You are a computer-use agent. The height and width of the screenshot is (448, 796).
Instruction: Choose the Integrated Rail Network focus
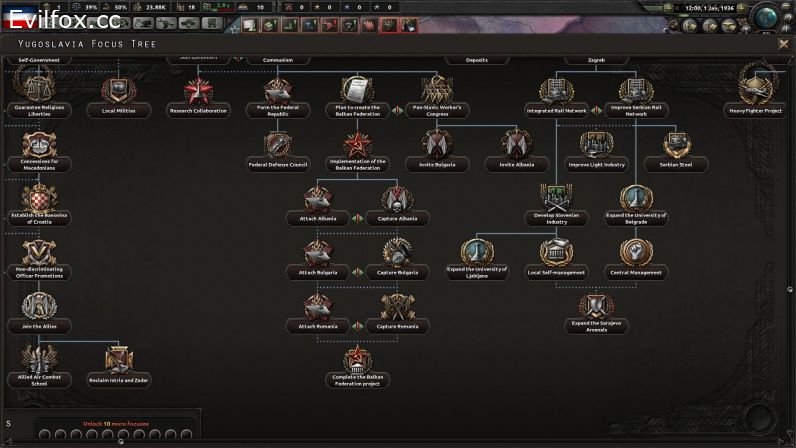pyautogui.click(x=557, y=95)
